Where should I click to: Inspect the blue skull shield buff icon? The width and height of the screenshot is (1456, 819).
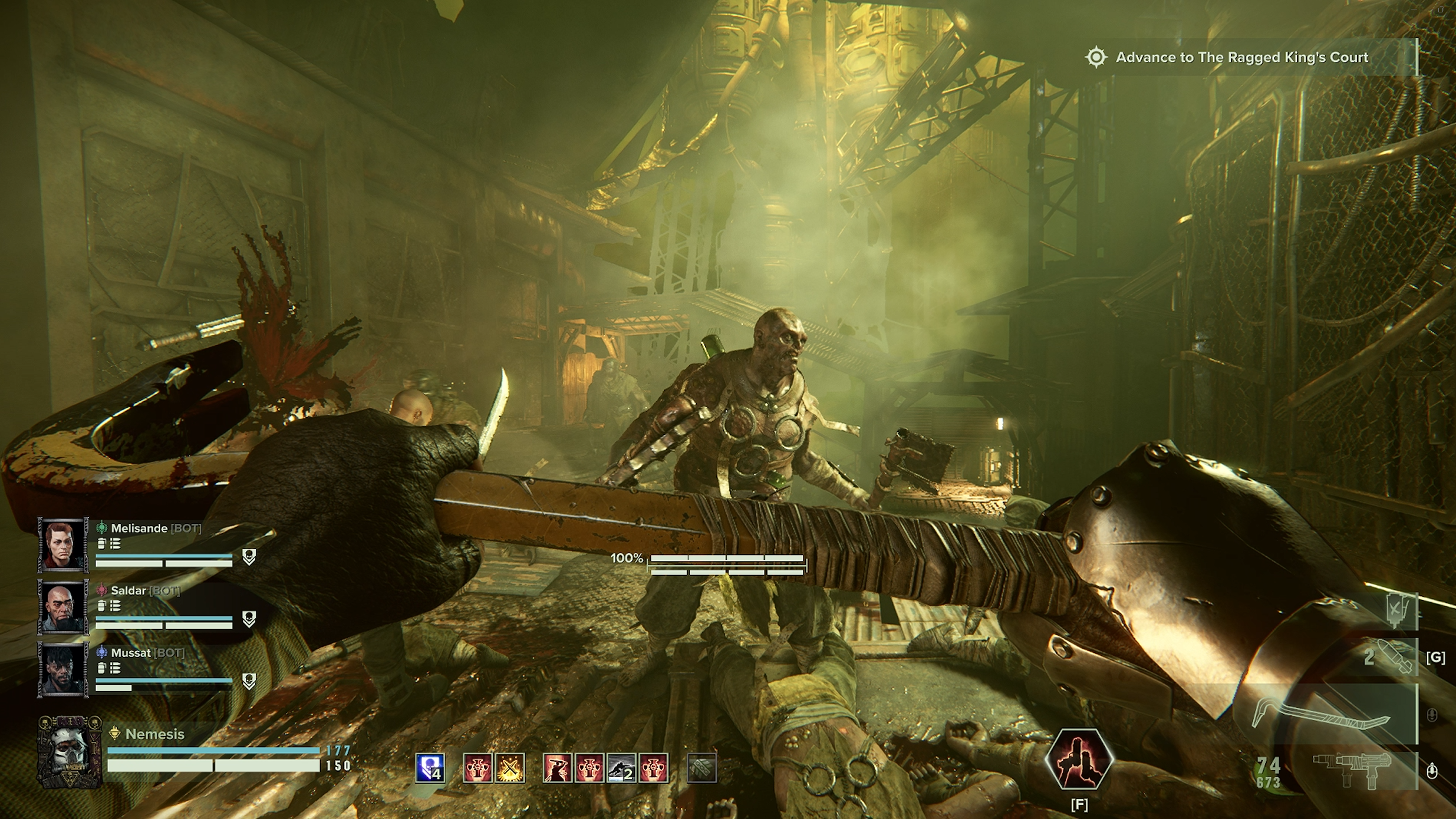tap(430, 768)
